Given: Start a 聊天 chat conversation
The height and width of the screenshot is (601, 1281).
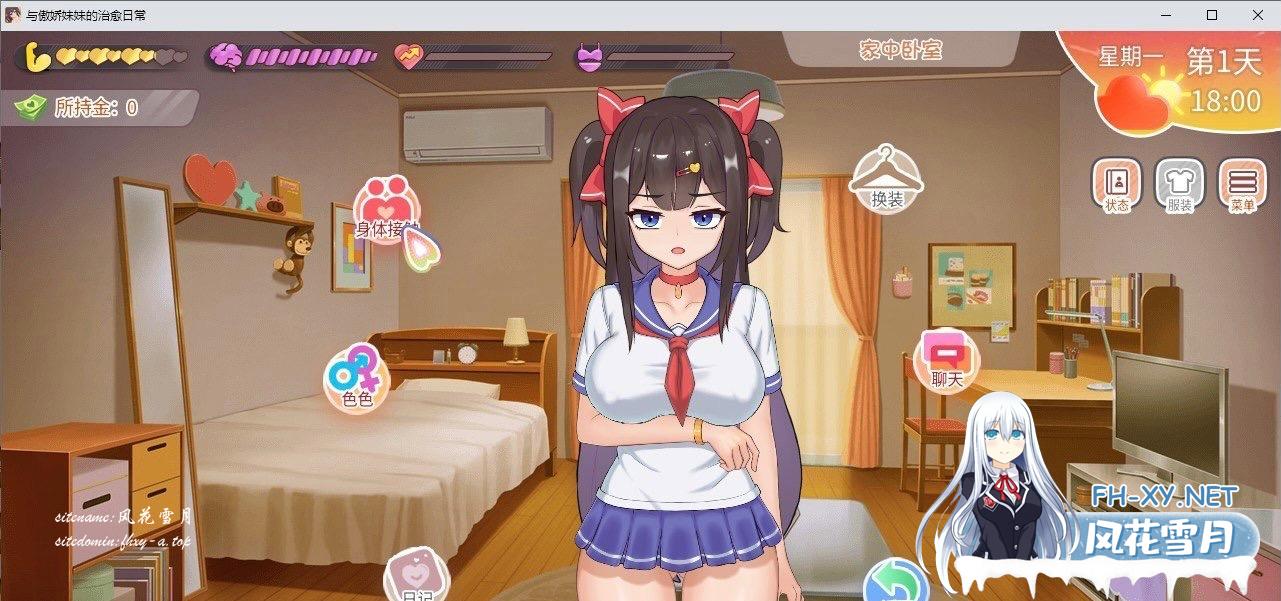Looking at the screenshot, I should (x=946, y=360).
